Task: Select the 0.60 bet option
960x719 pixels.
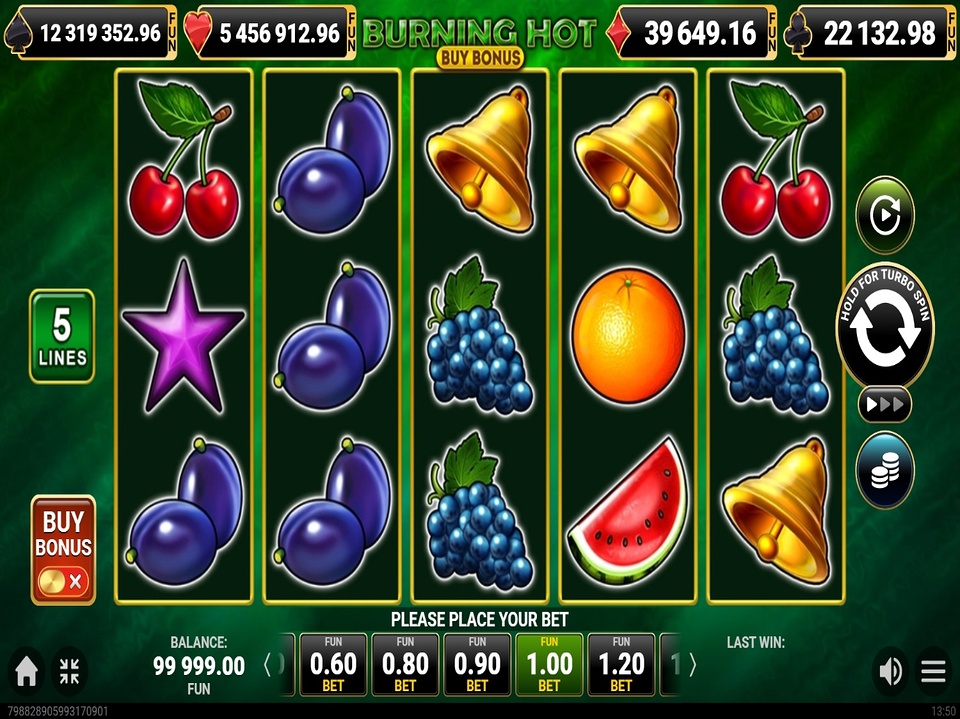Action: pyautogui.click(x=333, y=664)
